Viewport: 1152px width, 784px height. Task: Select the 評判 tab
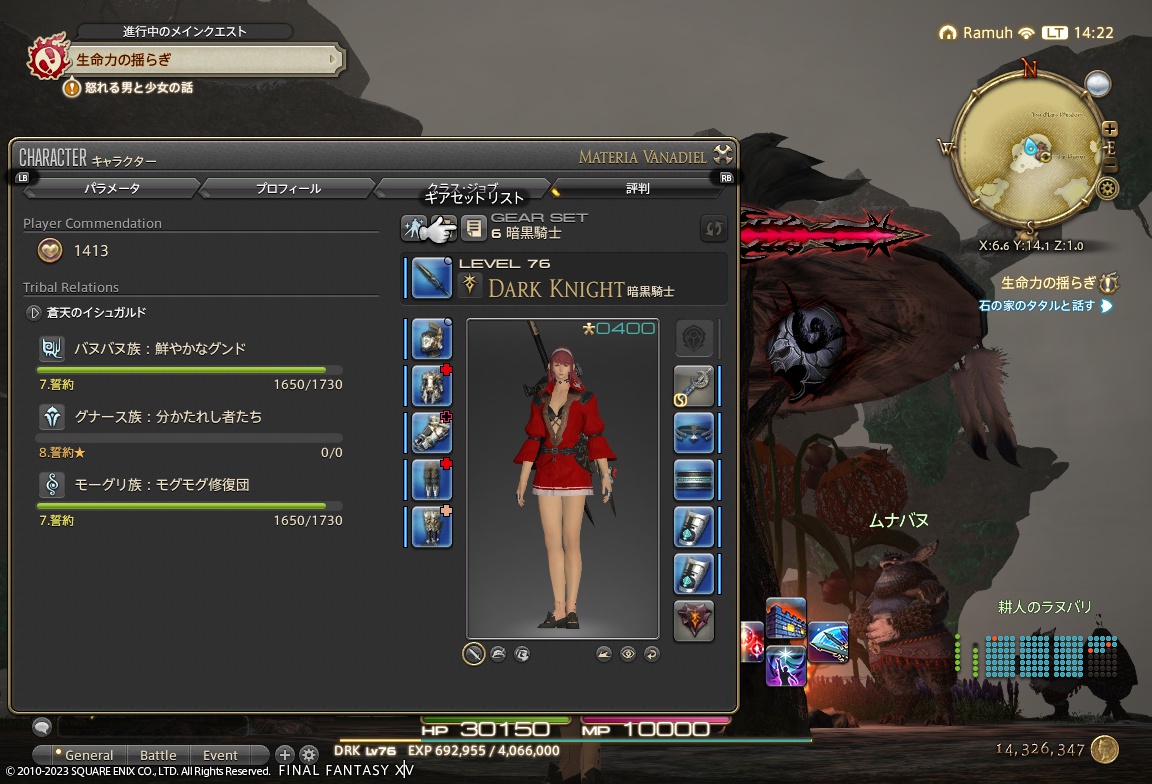(x=637, y=188)
